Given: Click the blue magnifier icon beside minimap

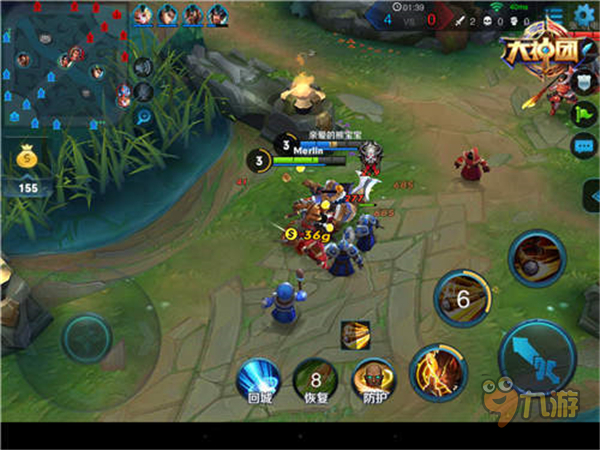Looking at the screenshot, I should coord(143,116).
